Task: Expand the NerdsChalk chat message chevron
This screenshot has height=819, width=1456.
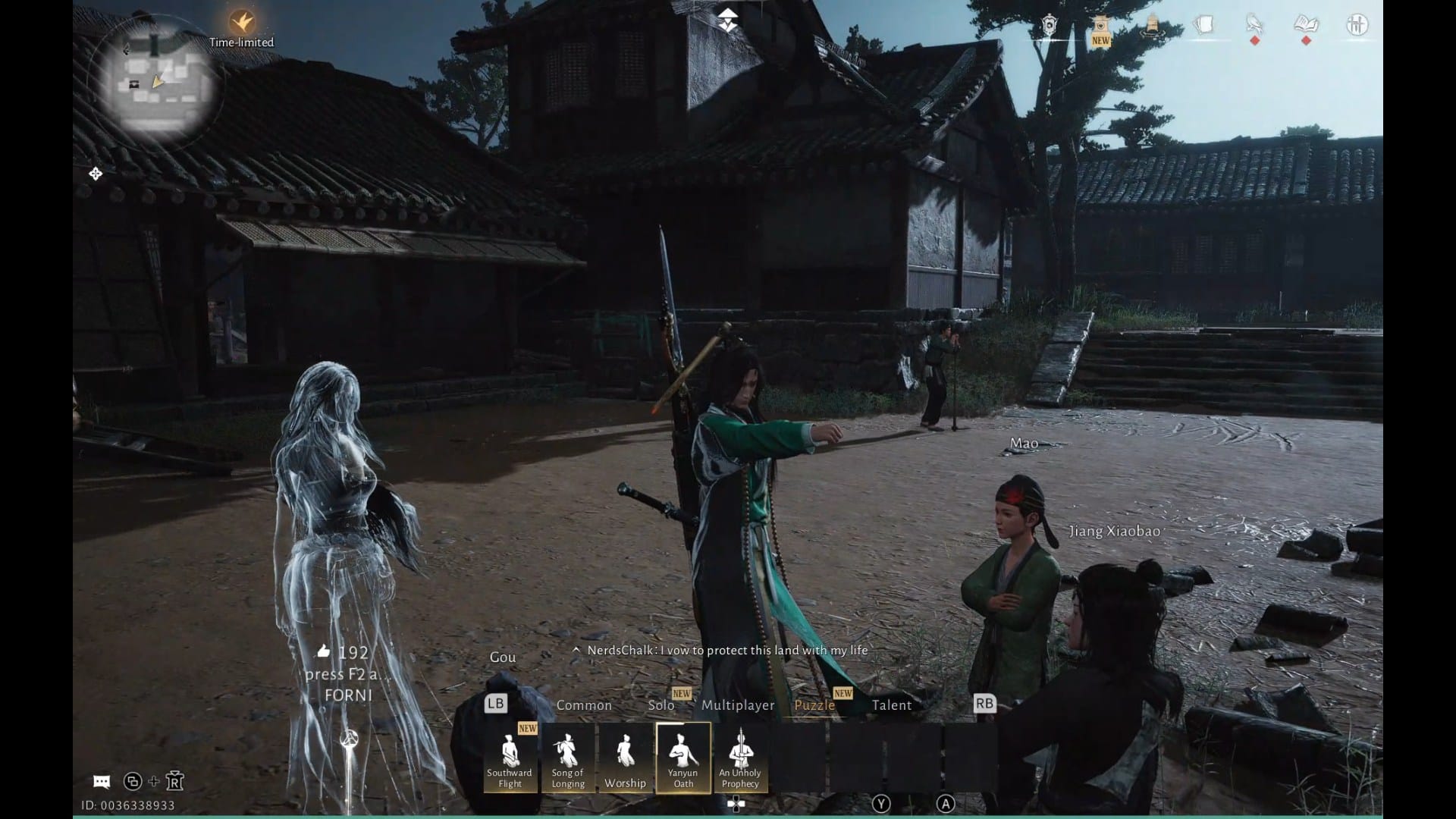Action: [x=577, y=650]
